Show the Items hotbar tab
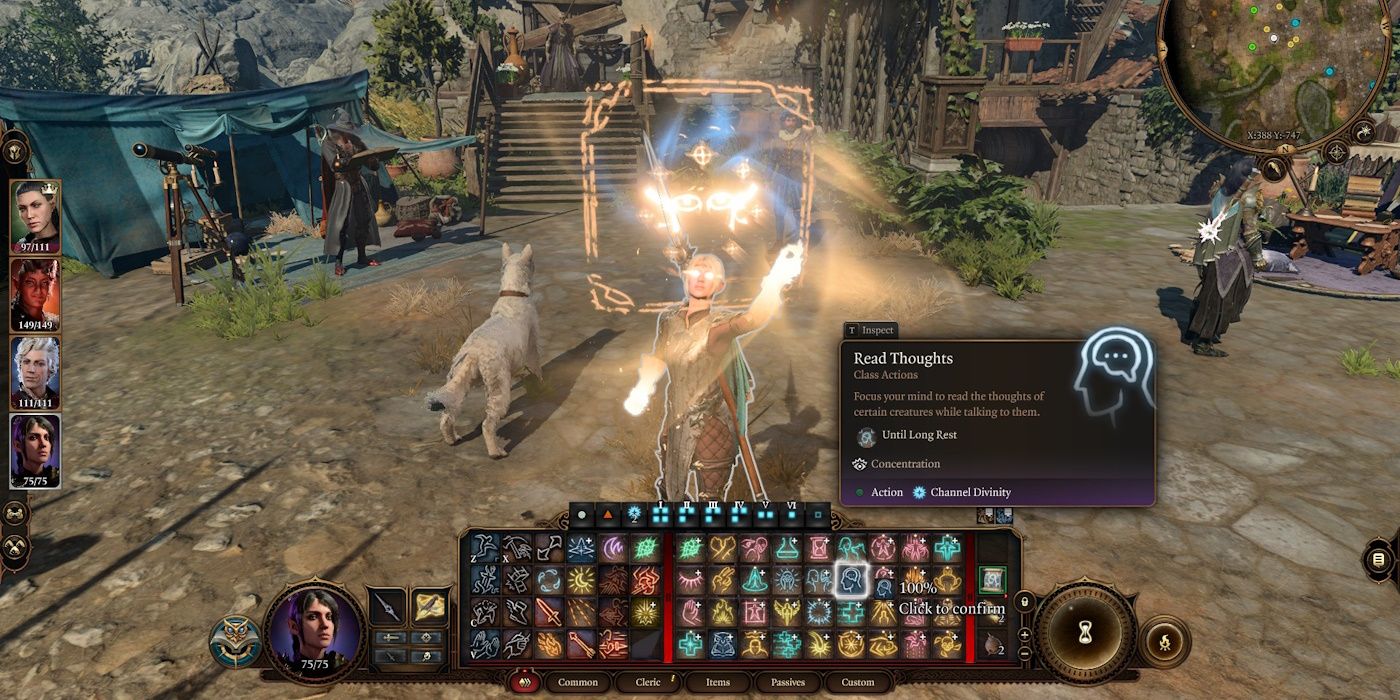 tap(717, 682)
